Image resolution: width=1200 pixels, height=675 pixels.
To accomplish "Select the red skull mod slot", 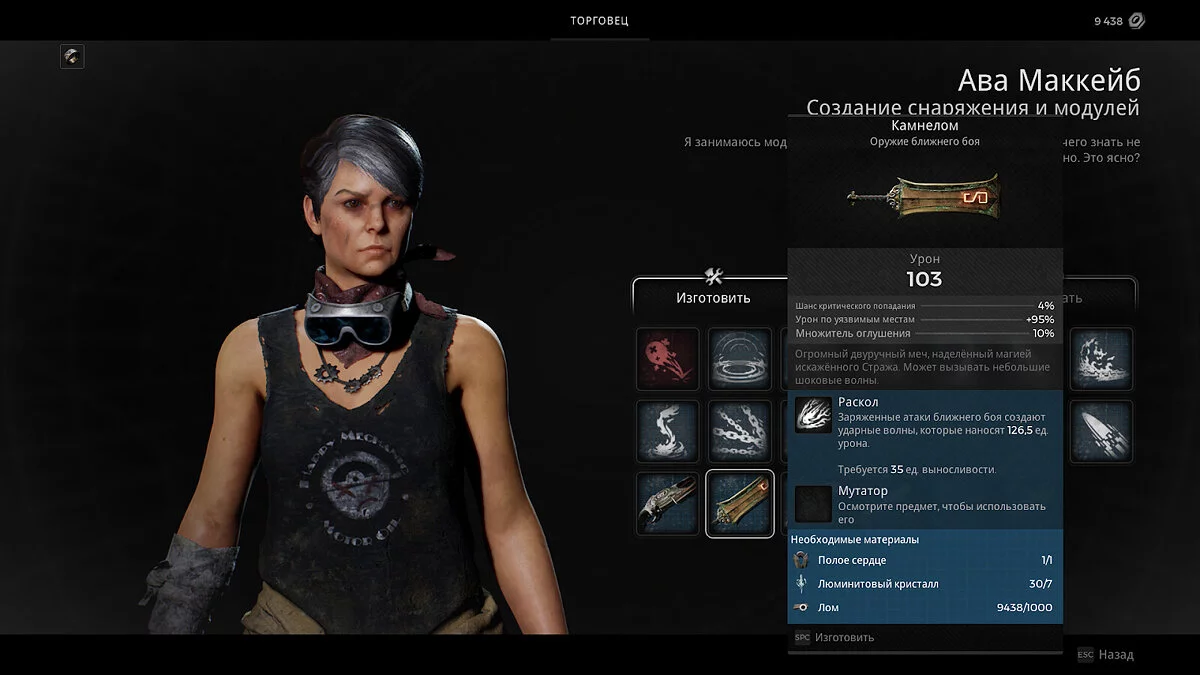I will [667, 359].
